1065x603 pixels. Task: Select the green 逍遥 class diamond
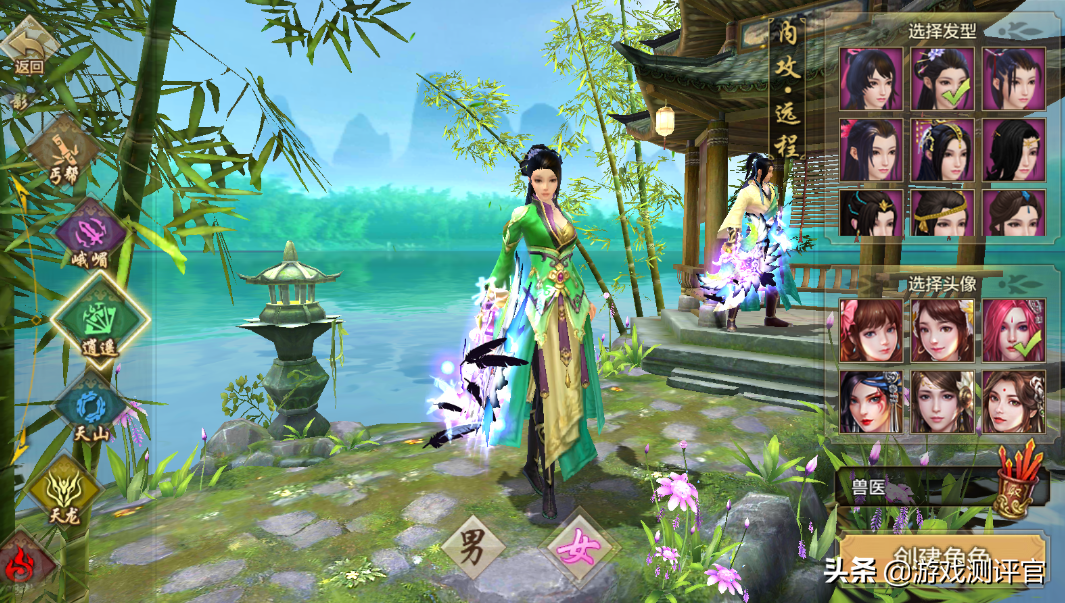click(x=97, y=320)
